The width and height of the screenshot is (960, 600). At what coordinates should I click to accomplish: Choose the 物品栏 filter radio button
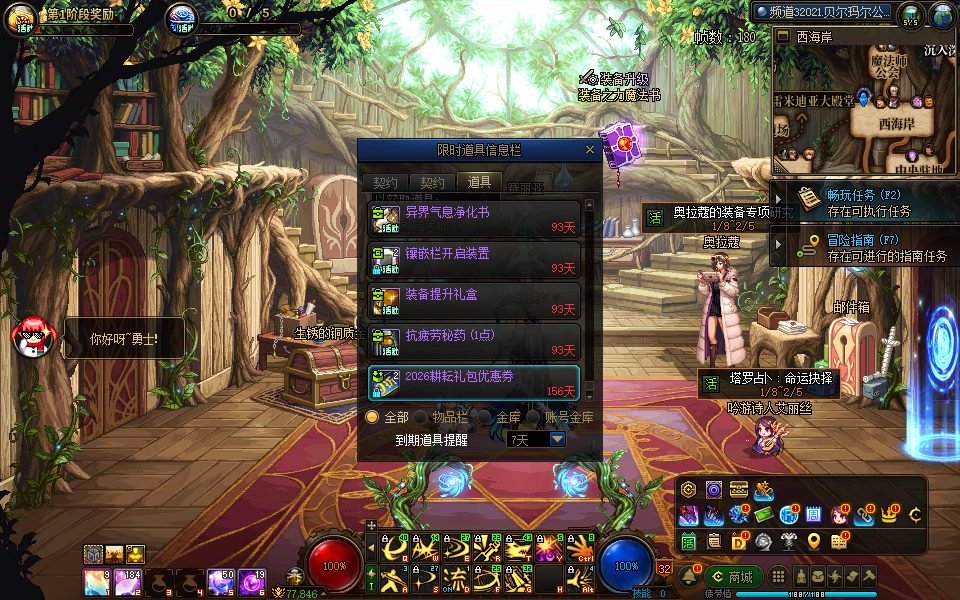422,417
